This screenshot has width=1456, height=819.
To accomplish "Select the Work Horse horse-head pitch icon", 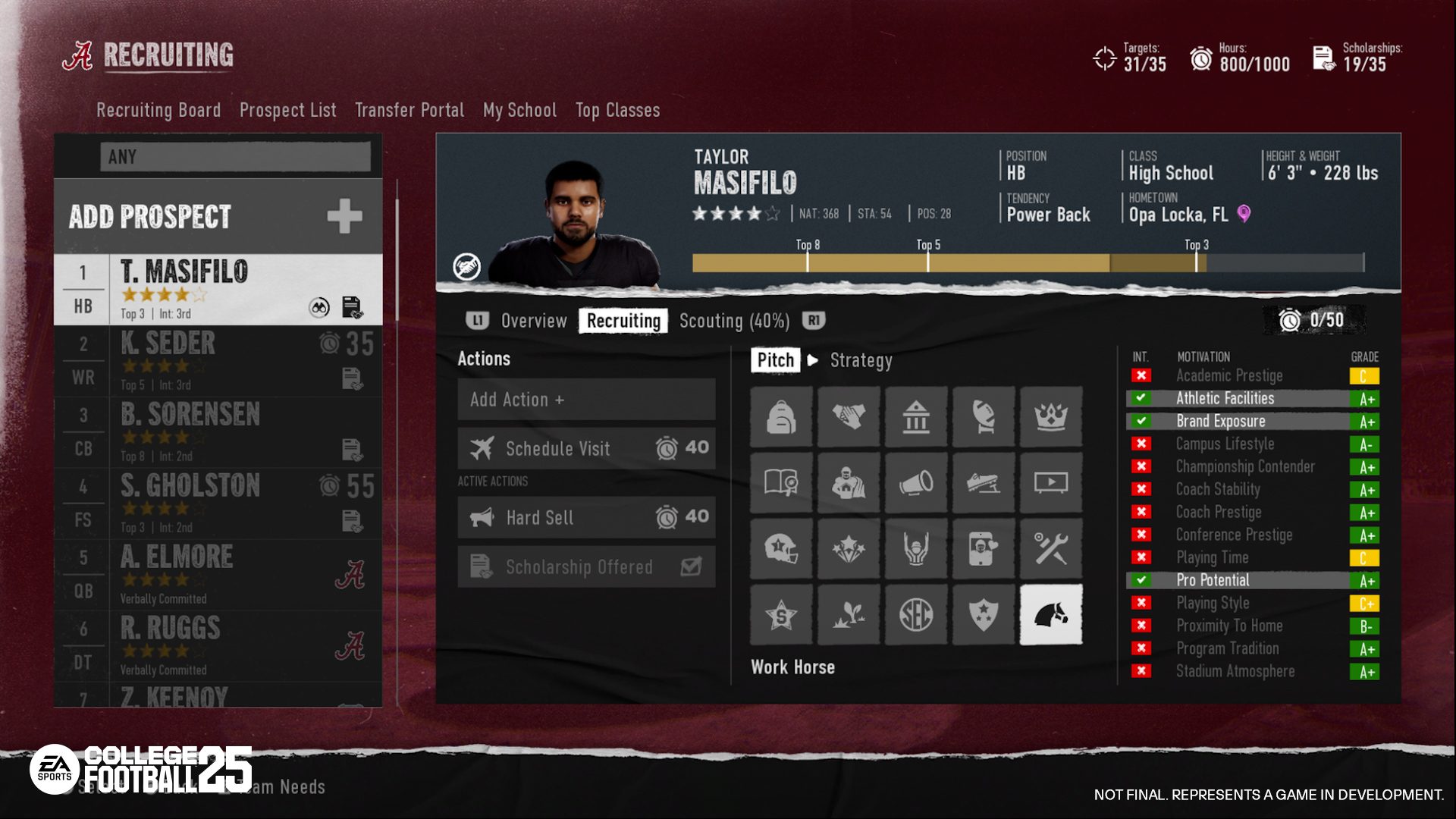I will tap(1050, 614).
